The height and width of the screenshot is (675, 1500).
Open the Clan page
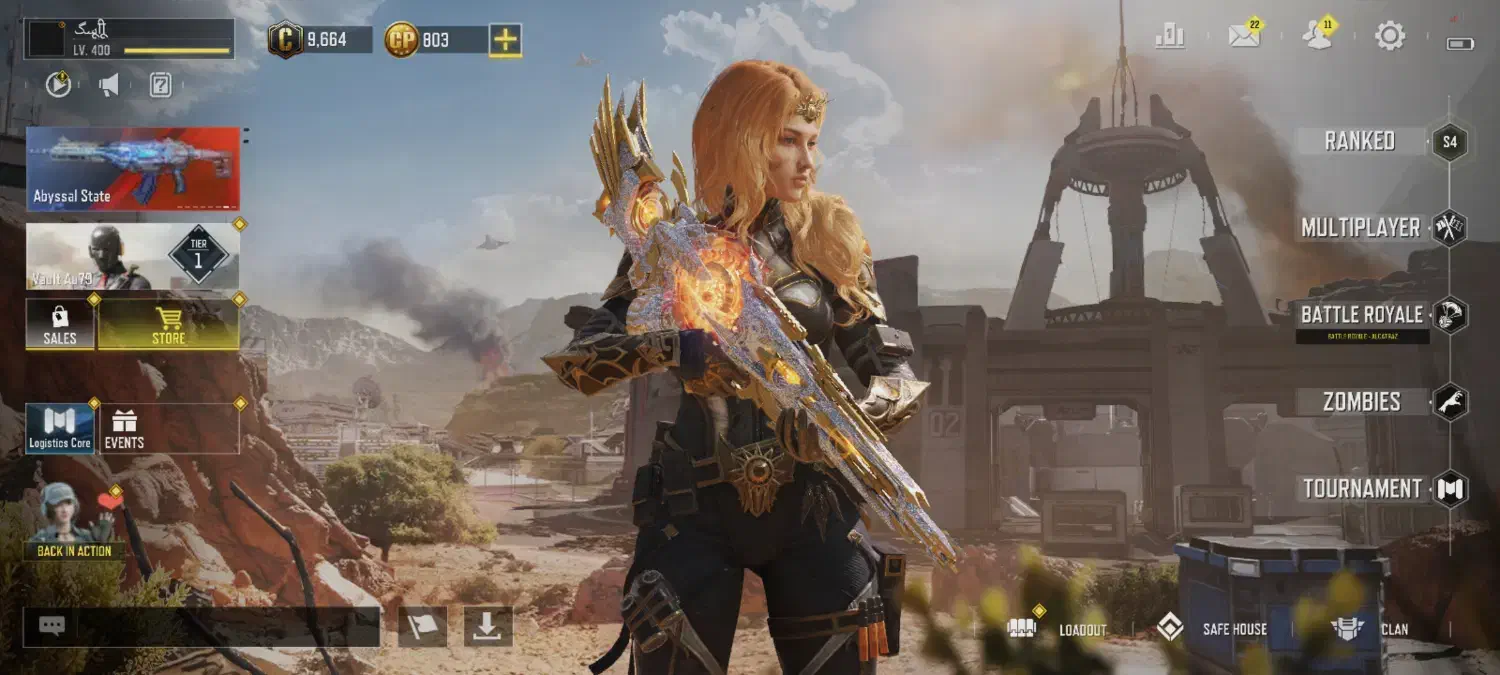coord(1370,629)
